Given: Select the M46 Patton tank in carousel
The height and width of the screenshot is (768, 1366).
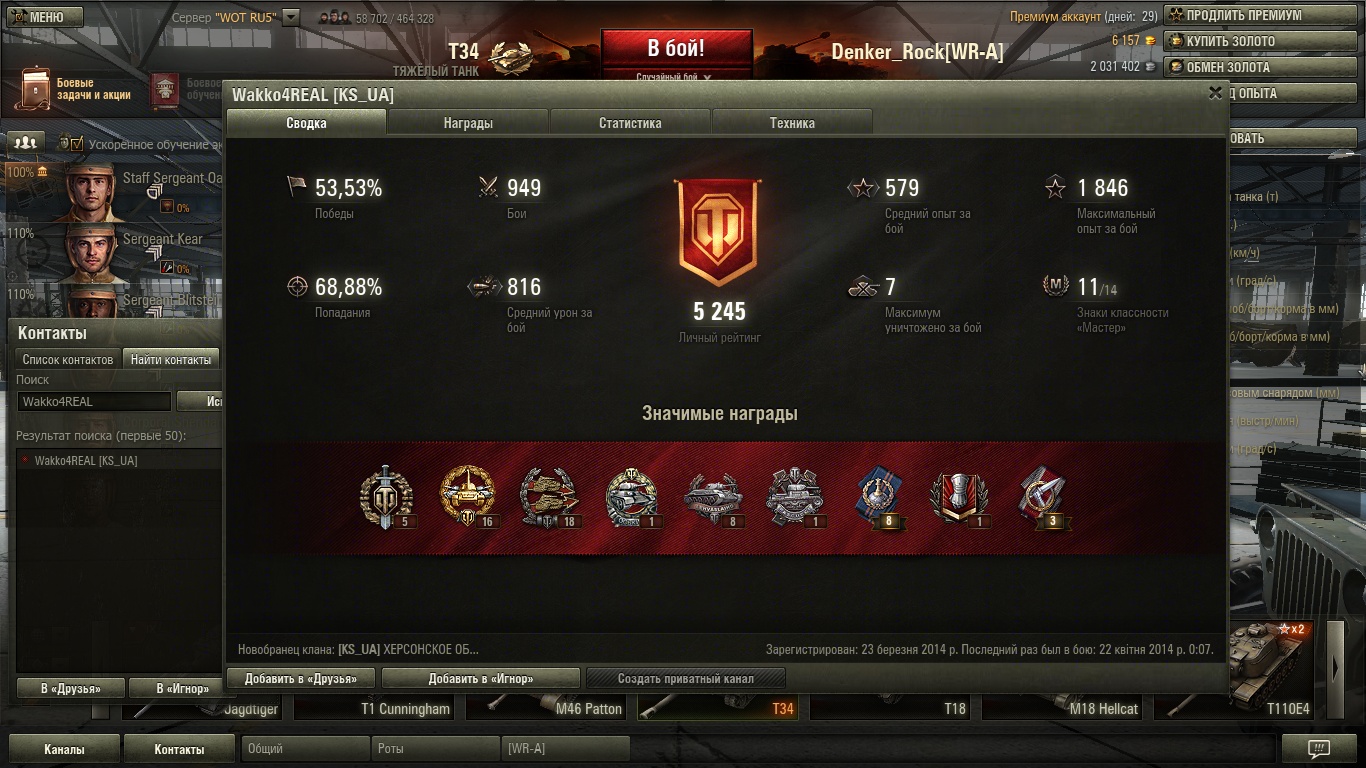Looking at the screenshot, I should 588,709.
